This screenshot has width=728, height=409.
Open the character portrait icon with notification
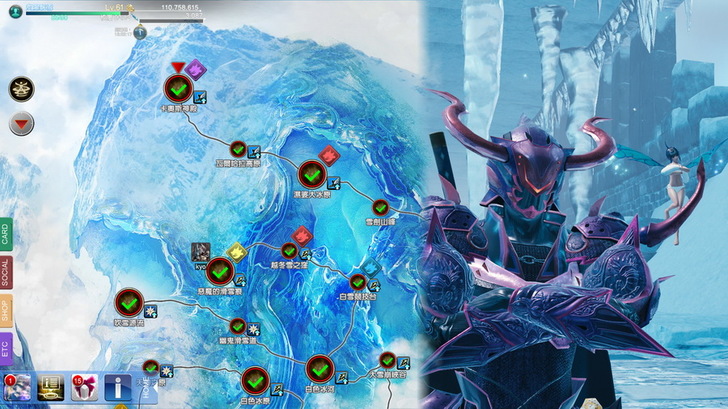[x=15, y=386]
